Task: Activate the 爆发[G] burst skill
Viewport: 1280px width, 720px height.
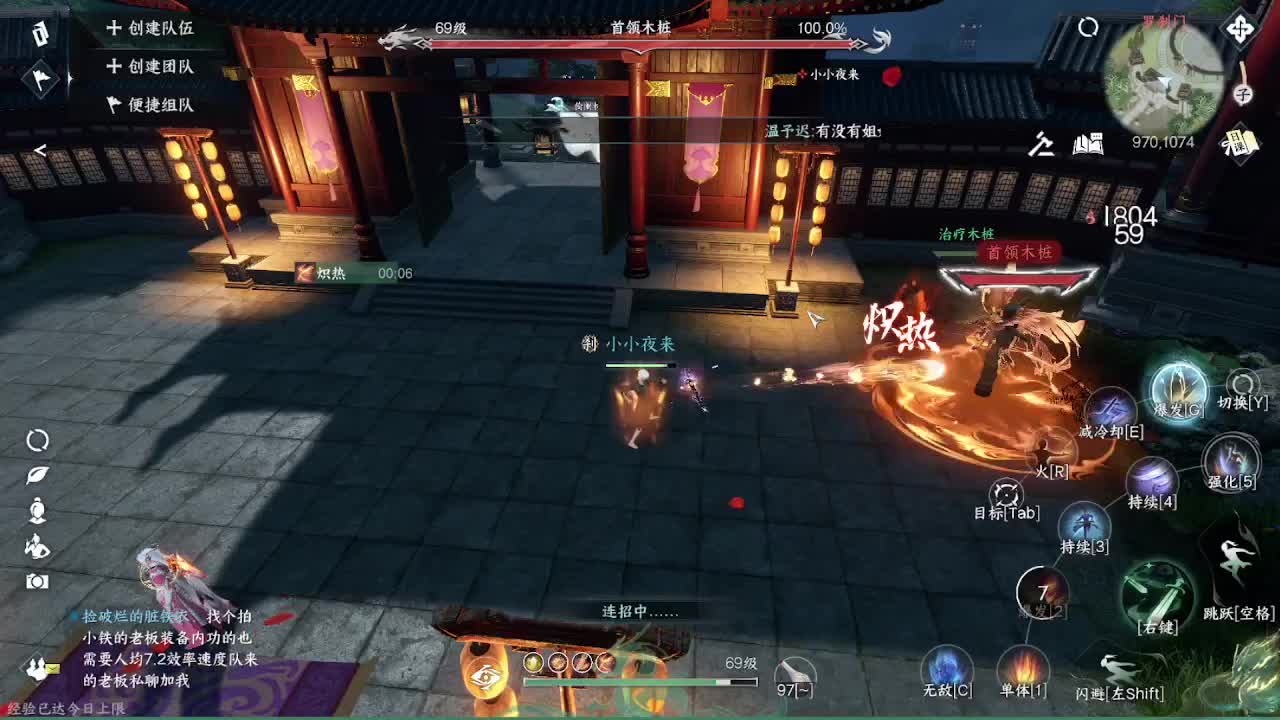Action: pos(1180,390)
